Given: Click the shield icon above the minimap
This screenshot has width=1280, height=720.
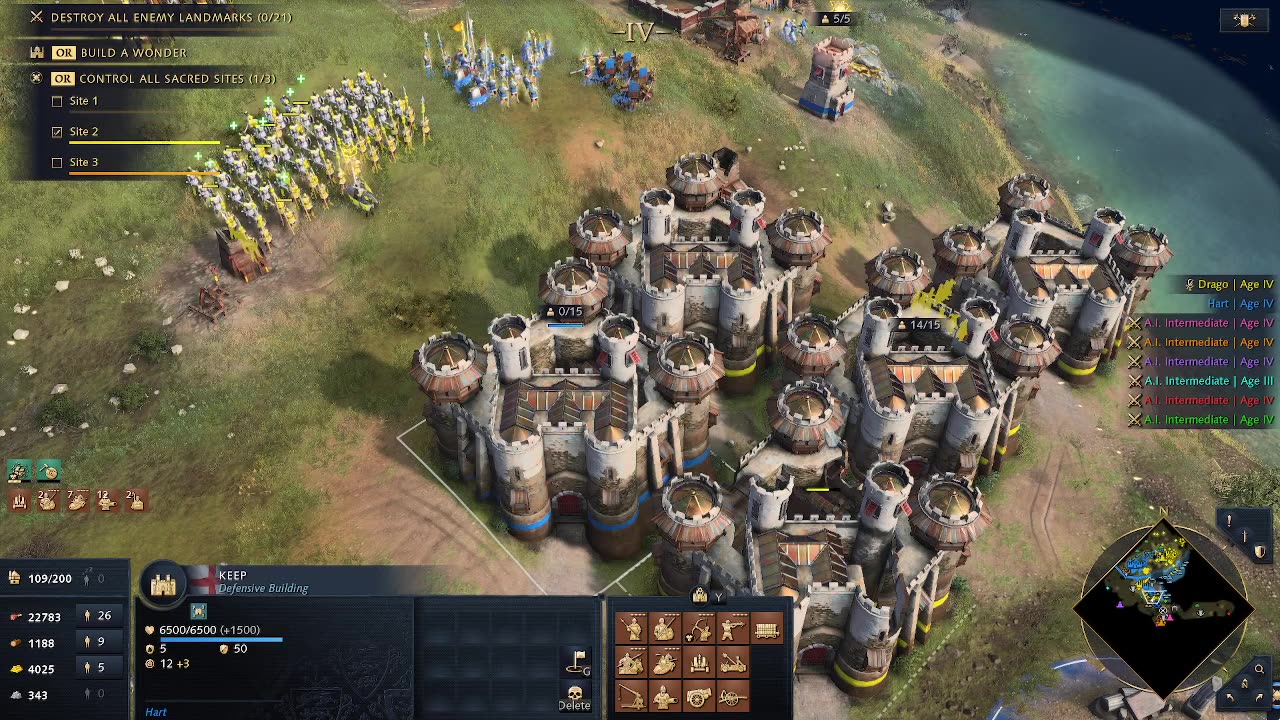Looking at the screenshot, I should pos(1260,551).
